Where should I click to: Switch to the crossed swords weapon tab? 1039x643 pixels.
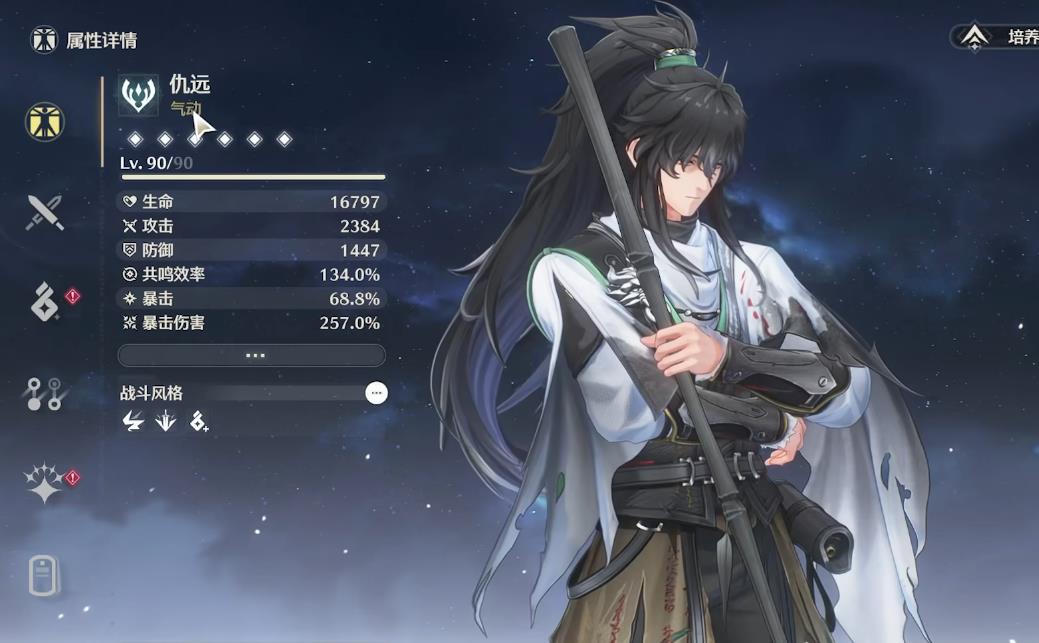pos(45,212)
